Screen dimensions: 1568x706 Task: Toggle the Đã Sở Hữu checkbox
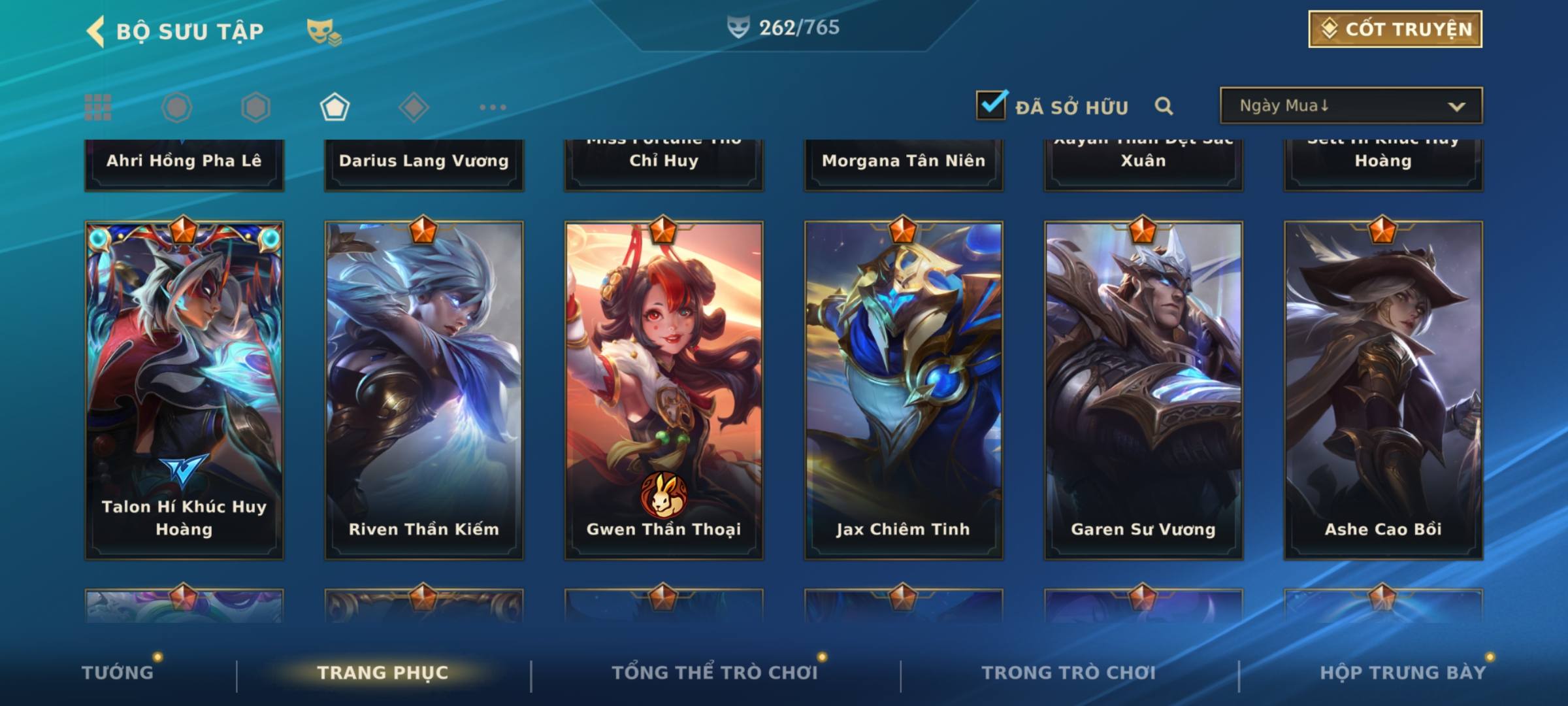coord(991,105)
